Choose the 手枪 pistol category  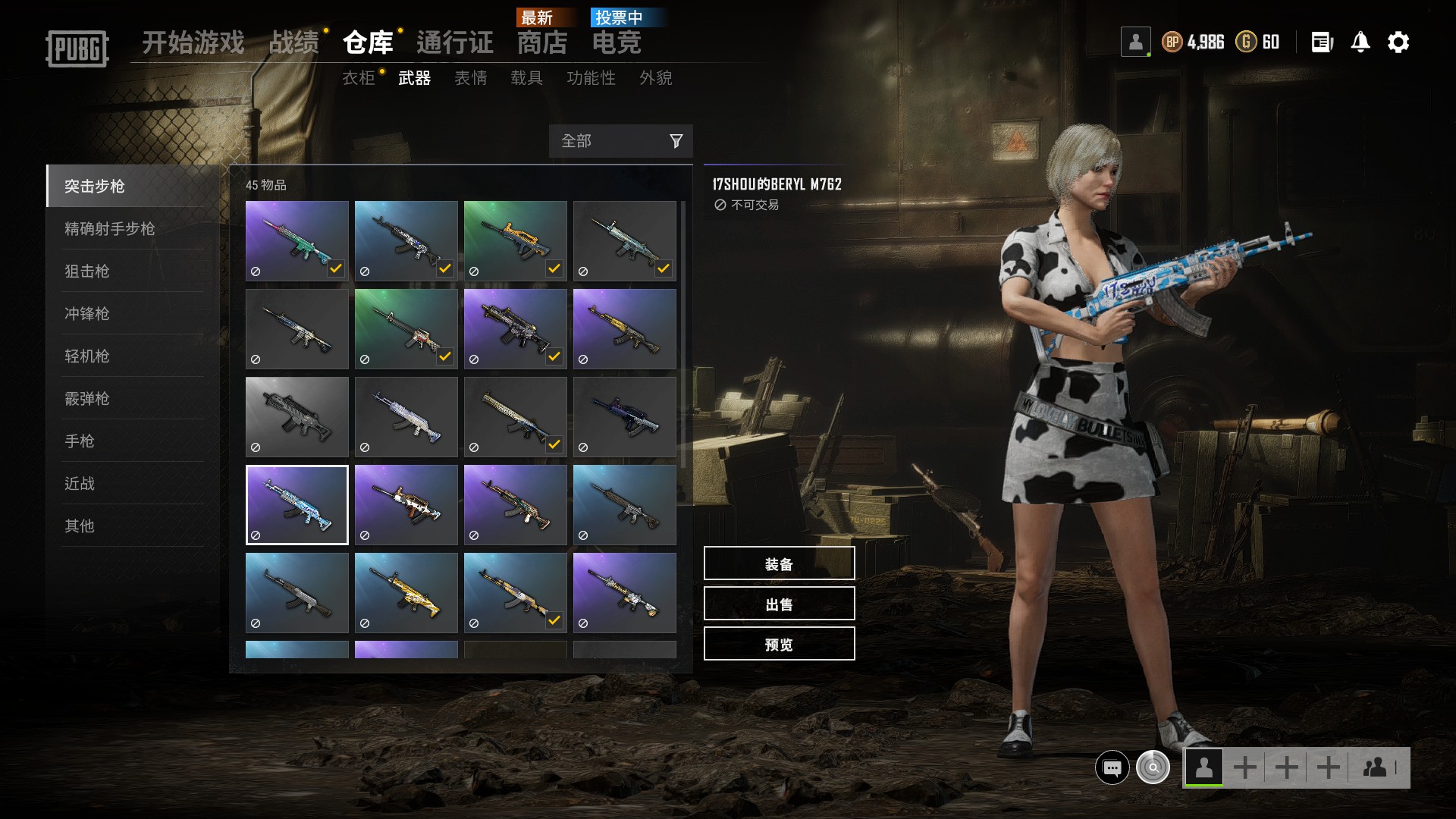point(80,441)
